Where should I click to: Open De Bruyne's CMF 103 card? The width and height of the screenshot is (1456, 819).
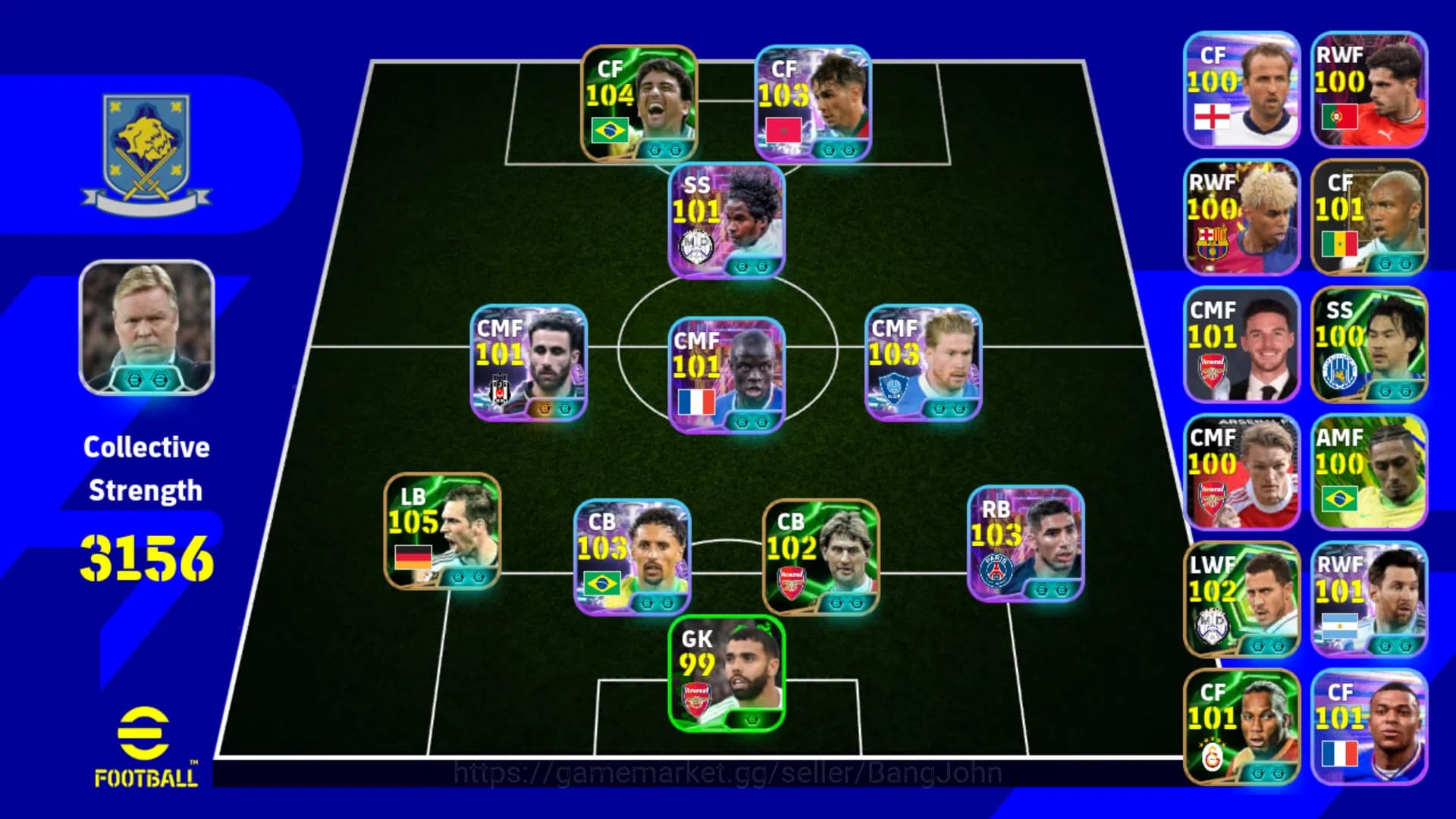921,362
